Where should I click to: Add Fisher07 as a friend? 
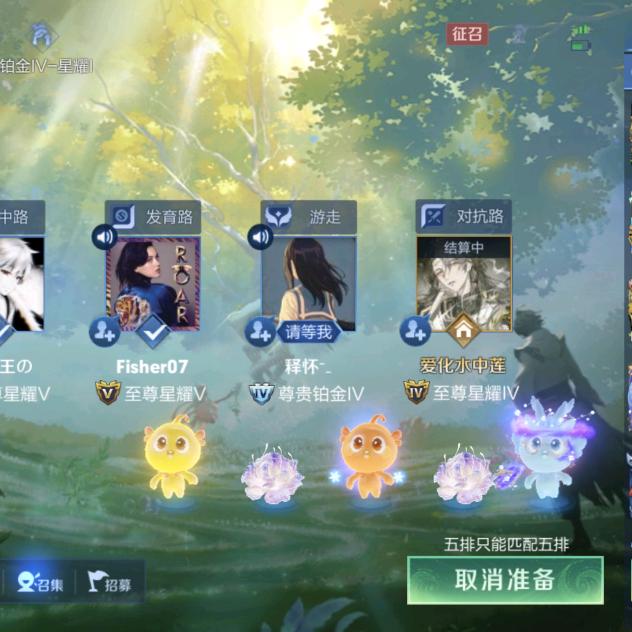(x=104, y=331)
